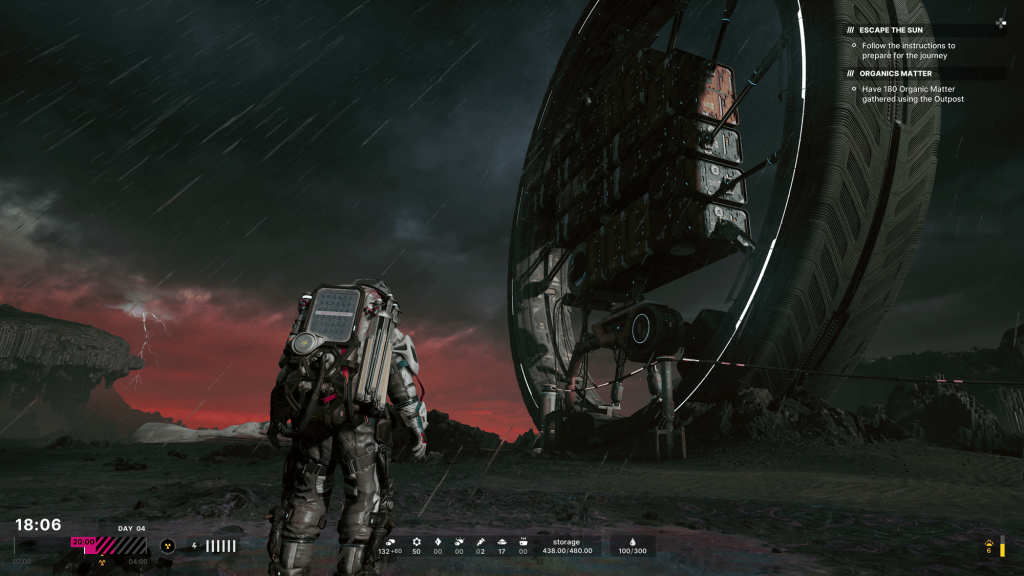Click the steaming cooking pot resource icon
This screenshot has width=1024, height=576.
click(523, 541)
